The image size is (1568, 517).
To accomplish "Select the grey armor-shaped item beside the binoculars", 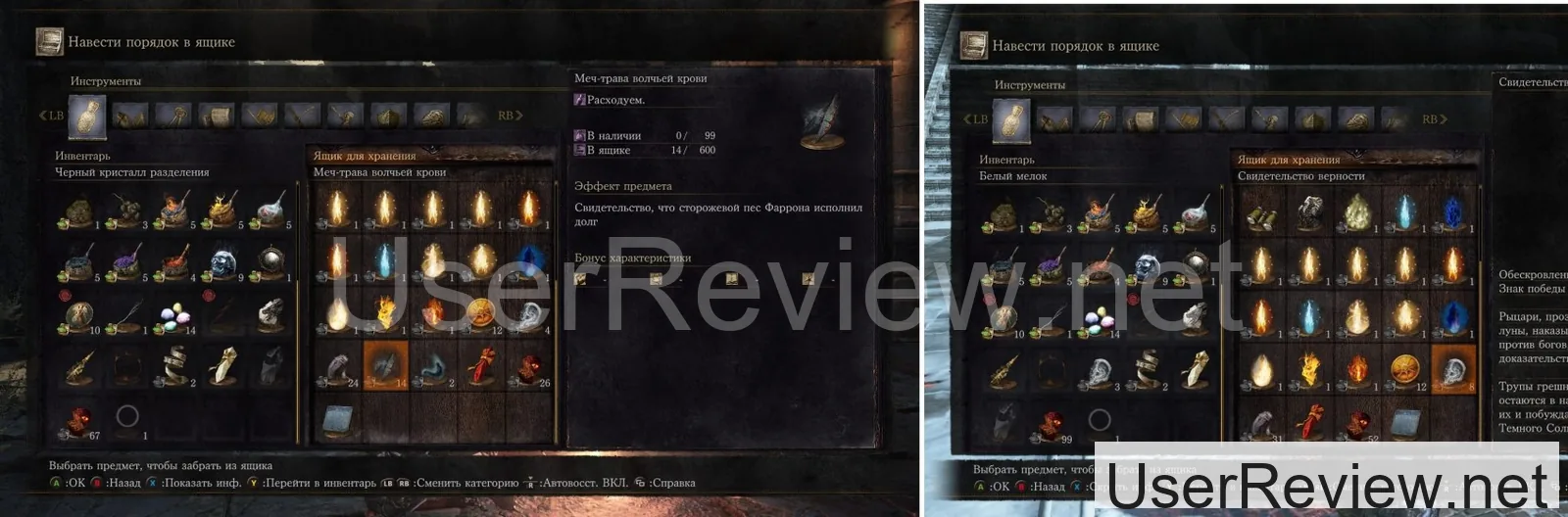I will (1309, 212).
